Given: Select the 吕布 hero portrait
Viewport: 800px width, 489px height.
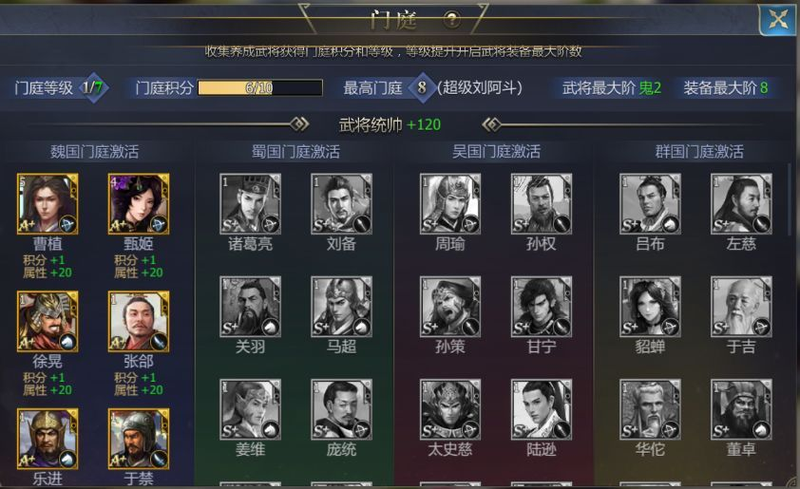Looking at the screenshot, I should (x=650, y=204).
